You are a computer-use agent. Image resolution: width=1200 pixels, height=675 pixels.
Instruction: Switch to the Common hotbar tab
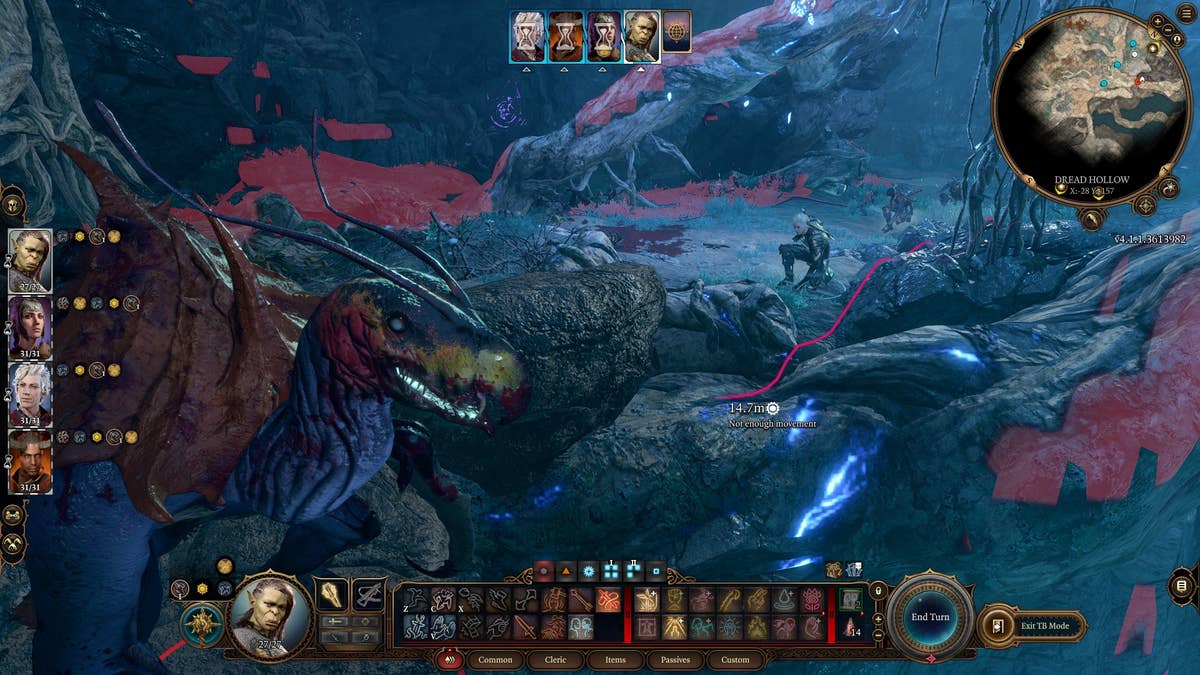pos(495,660)
